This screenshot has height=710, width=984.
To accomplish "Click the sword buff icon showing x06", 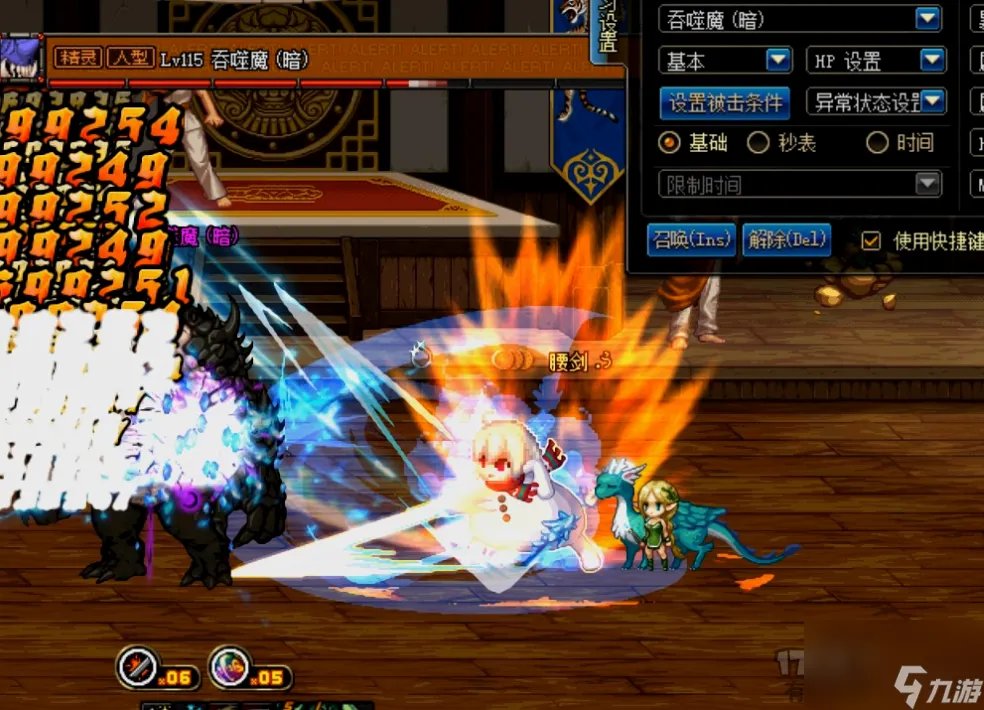I will click(x=137, y=667).
